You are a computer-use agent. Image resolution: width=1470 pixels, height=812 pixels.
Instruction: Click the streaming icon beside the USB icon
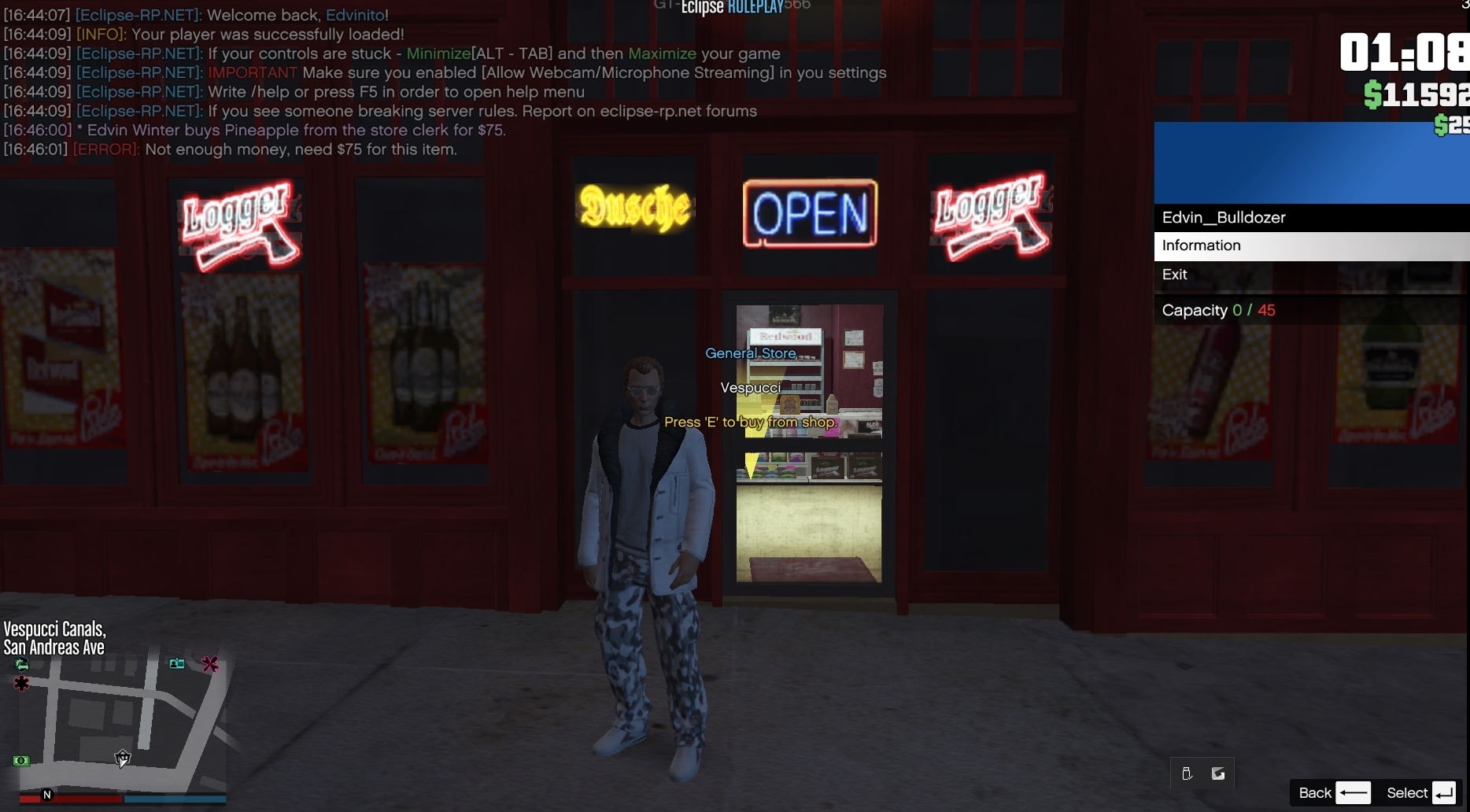tap(1218, 774)
